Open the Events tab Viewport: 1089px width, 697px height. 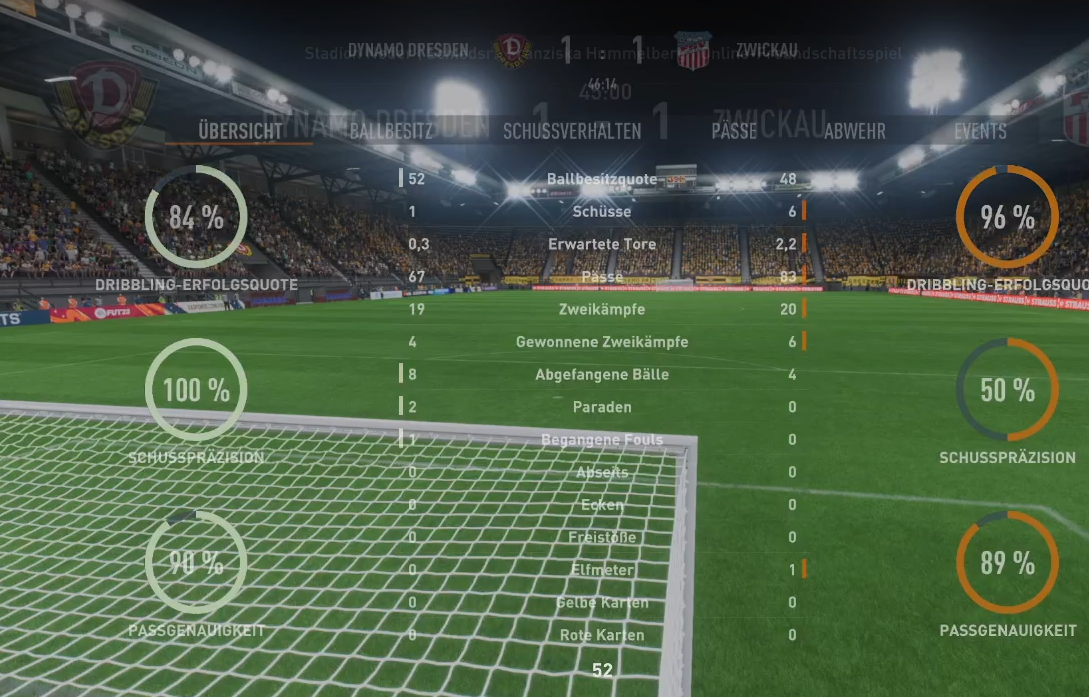point(980,131)
